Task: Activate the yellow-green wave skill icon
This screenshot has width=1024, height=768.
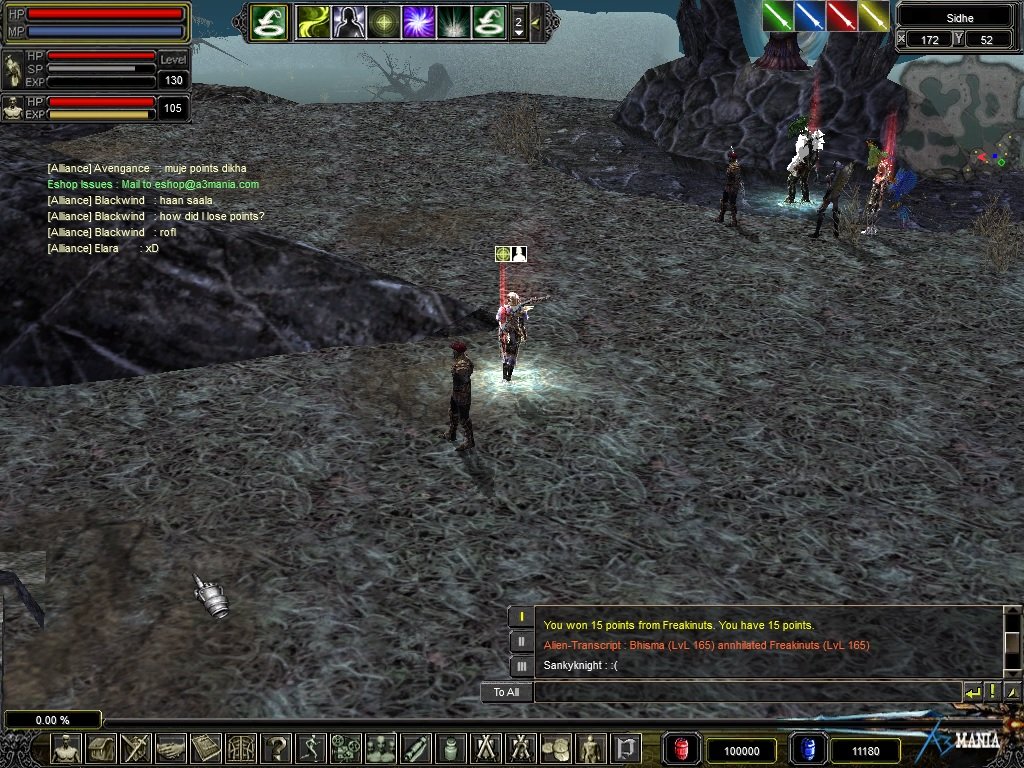Action: point(313,22)
